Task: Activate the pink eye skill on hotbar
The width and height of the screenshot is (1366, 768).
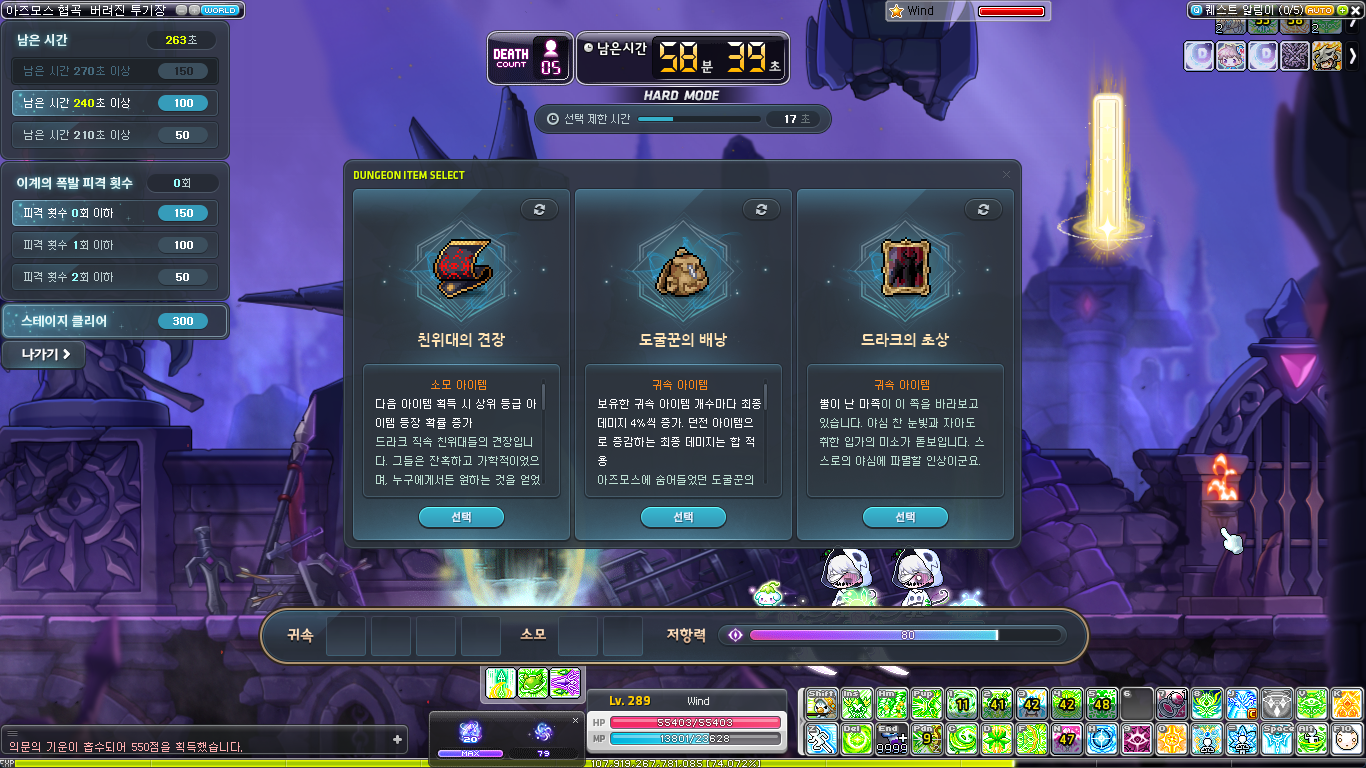Action: coord(1137,740)
